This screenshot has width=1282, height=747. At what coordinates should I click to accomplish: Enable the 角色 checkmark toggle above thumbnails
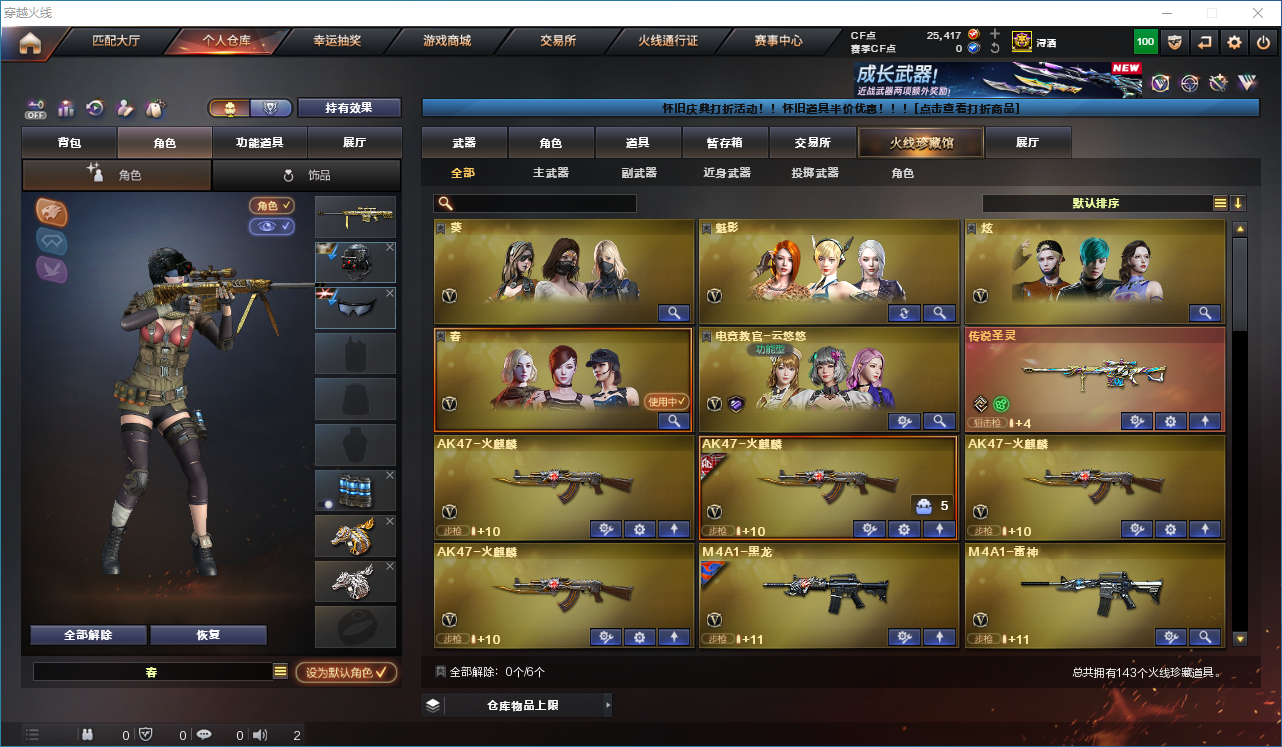click(274, 205)
